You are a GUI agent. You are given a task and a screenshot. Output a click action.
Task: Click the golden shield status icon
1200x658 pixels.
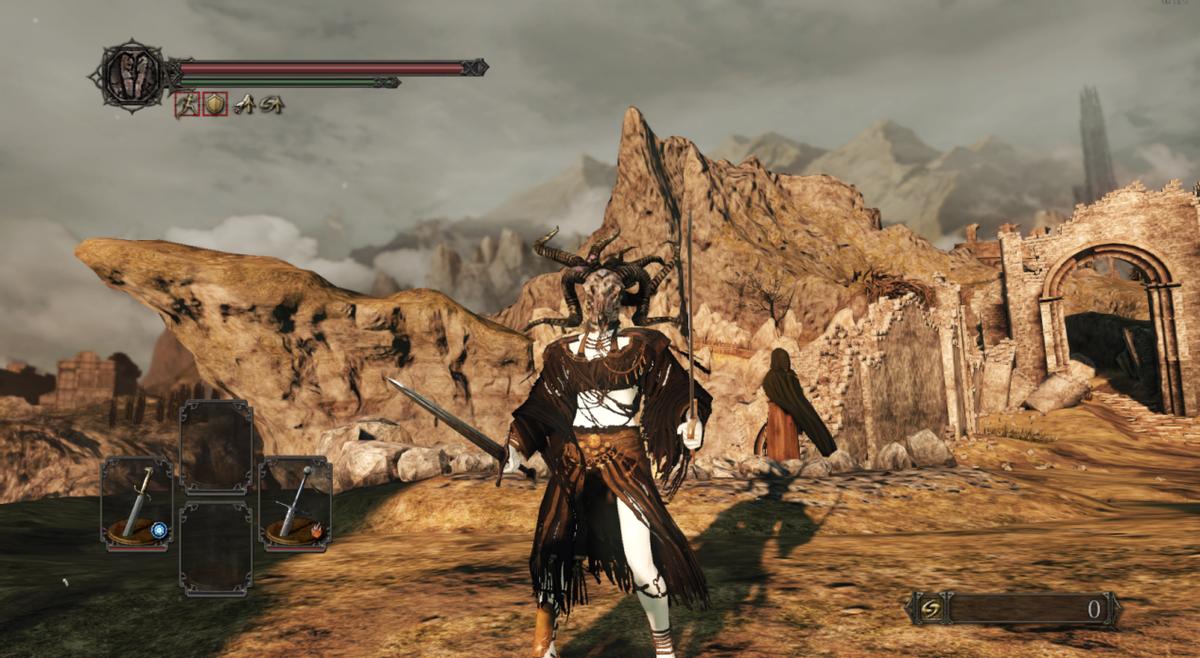tap(215, 104)
